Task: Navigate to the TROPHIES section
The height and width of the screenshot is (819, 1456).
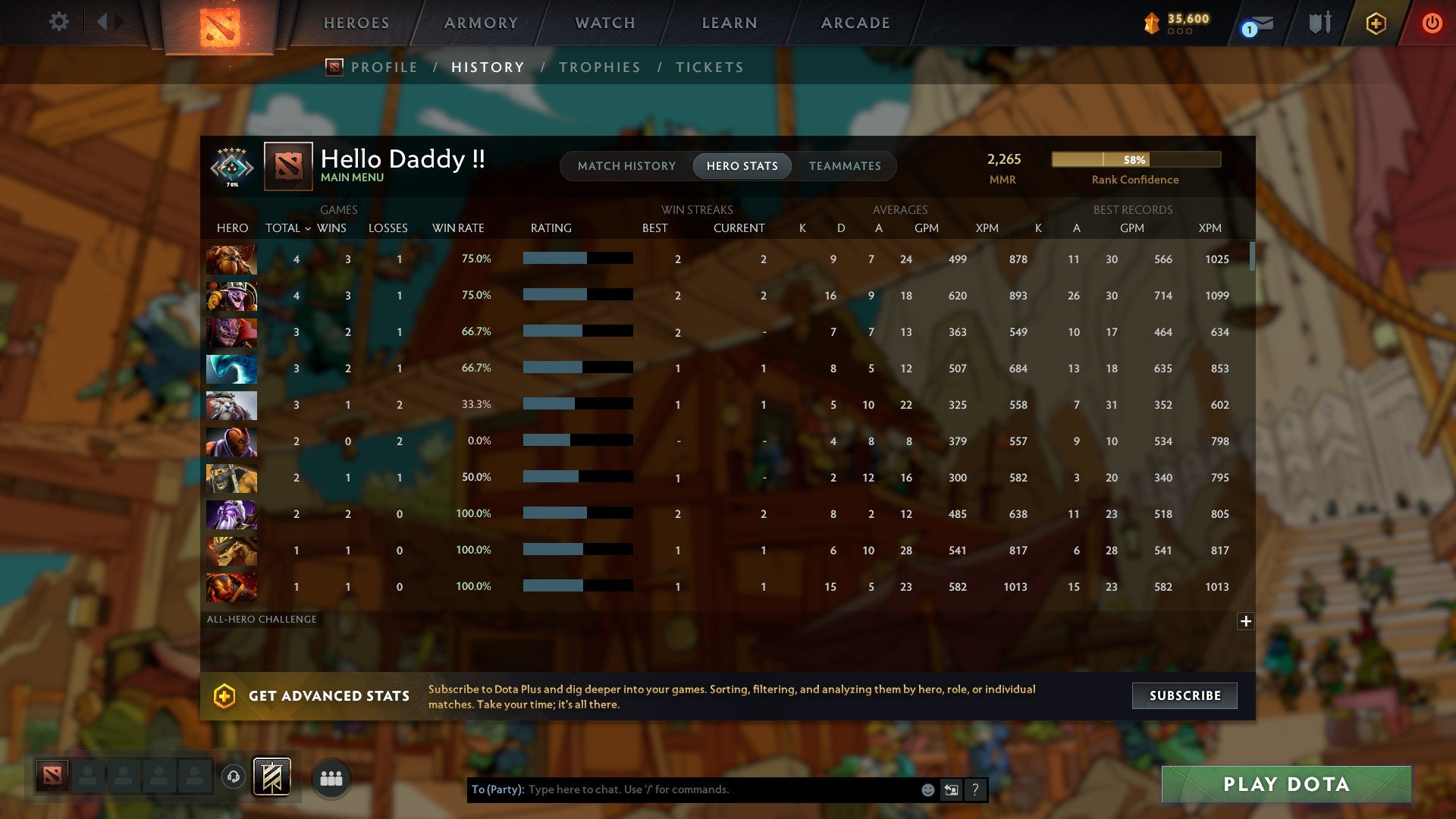Action: [x=599, y=67]
